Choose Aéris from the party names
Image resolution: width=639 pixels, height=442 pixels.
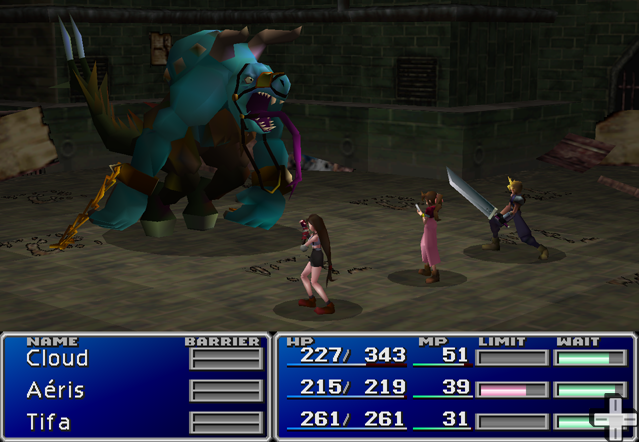[x=55, y=390]
